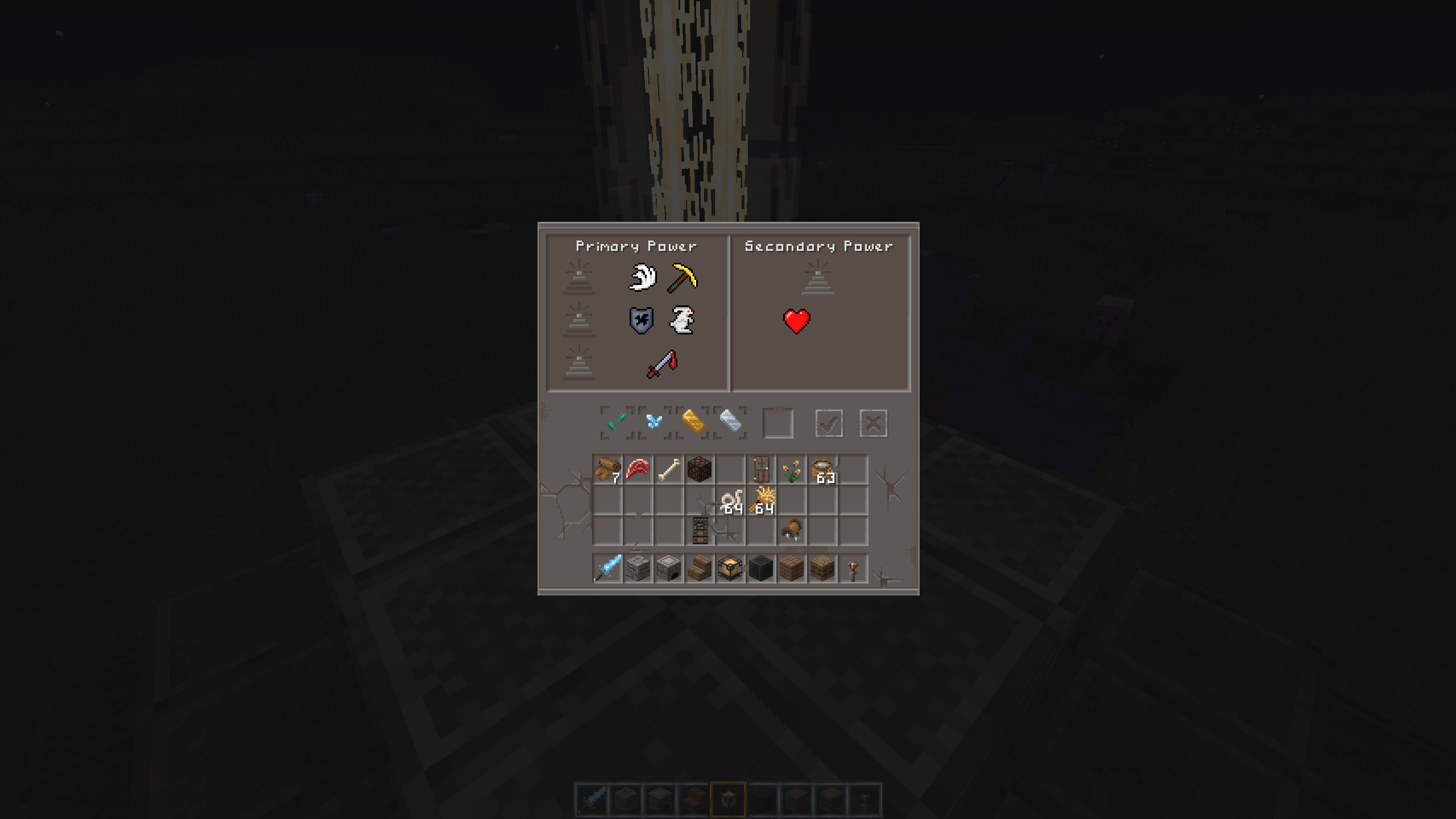Viewport: 1456px width, 819px height.
Task: Select the Speed power icon
Action: [642, 278]
